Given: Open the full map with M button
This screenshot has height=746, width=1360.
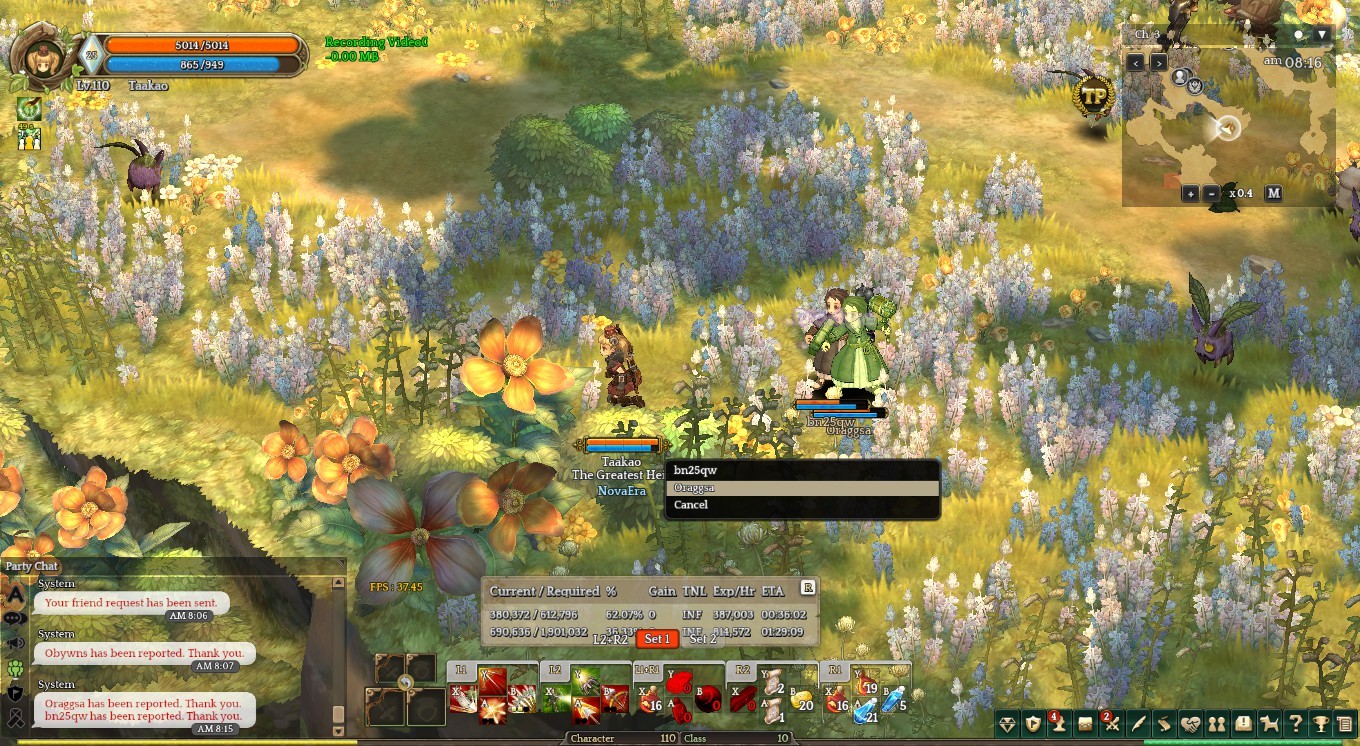Looking at the screenshot, I should coord(1273,193).
